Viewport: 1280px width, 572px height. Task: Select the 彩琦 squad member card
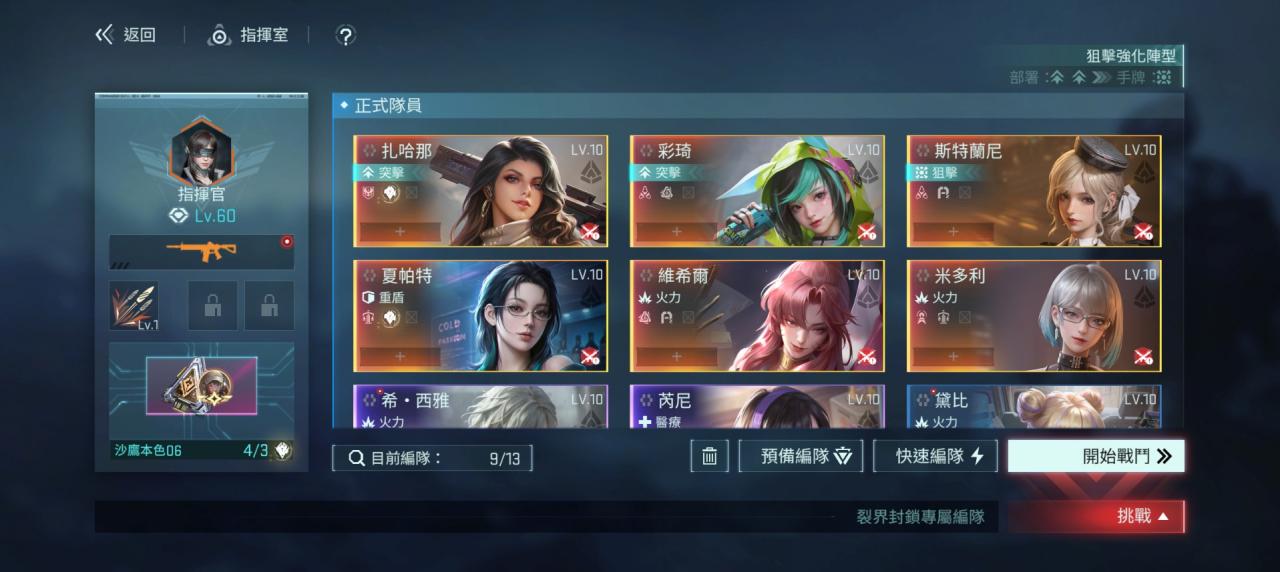tap(757, 191)
